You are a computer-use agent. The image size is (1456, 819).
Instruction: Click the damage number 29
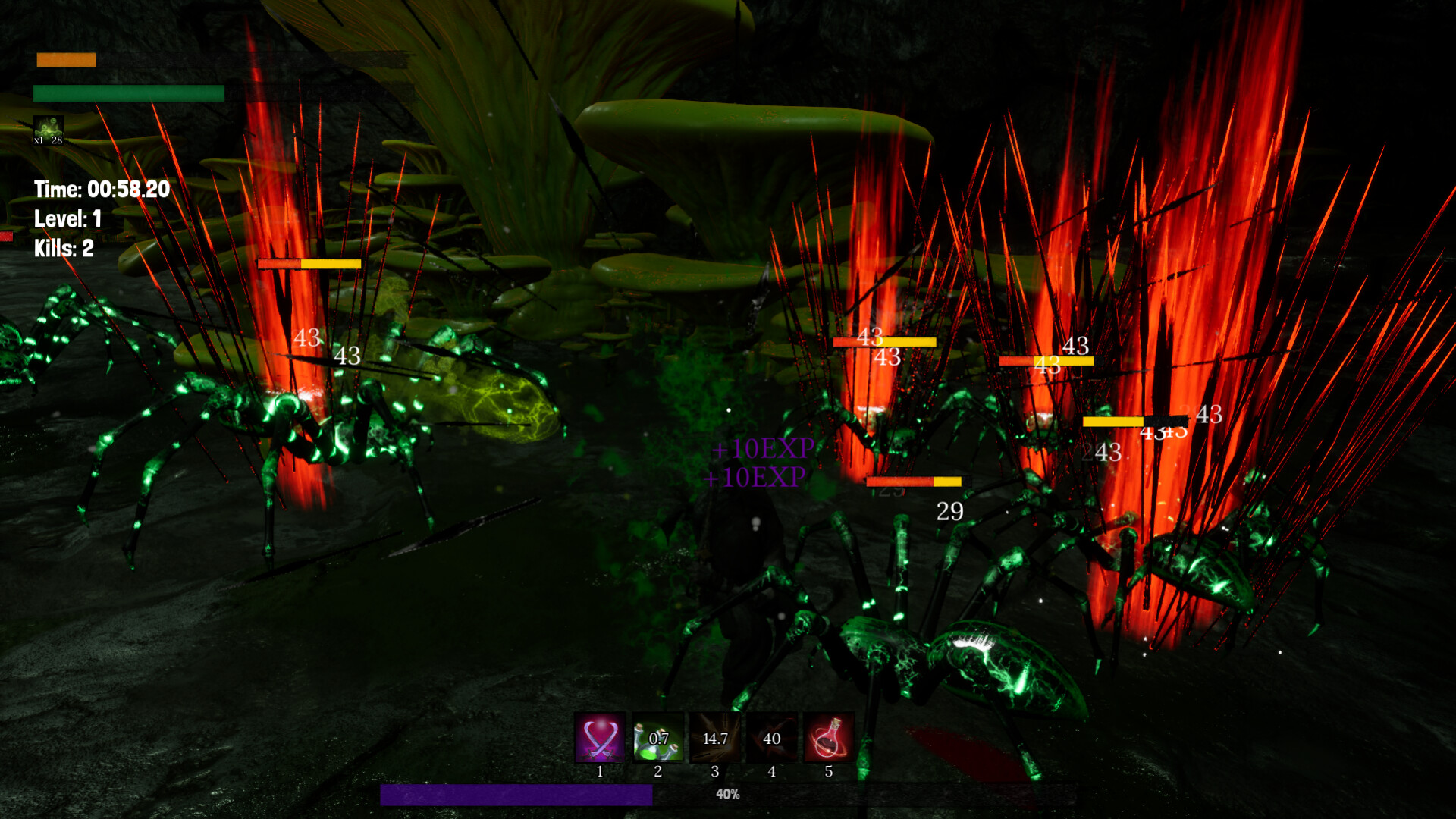click(x=950, y=511)
